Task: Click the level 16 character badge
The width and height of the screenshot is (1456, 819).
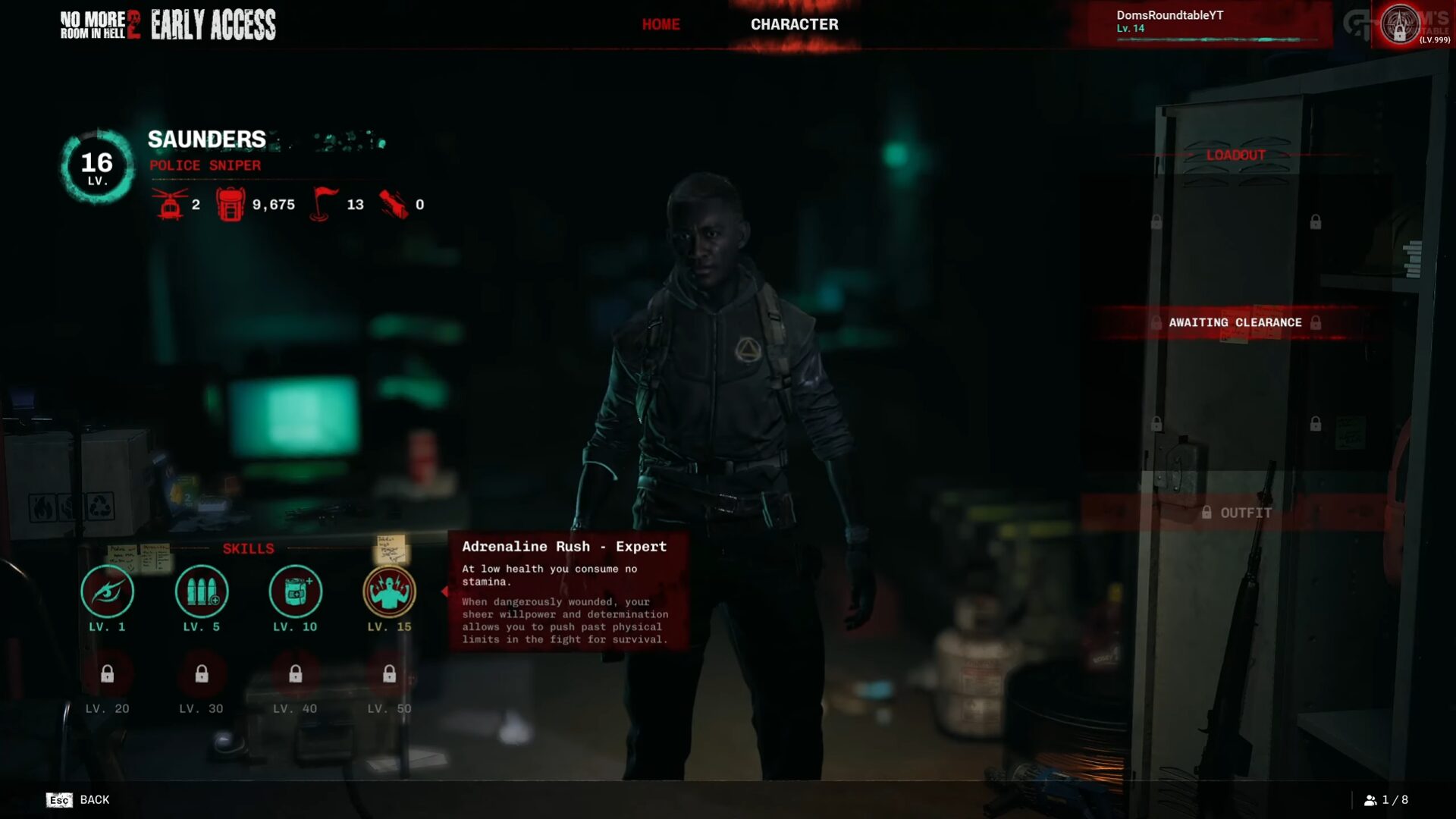Action: tap(97, 167)
